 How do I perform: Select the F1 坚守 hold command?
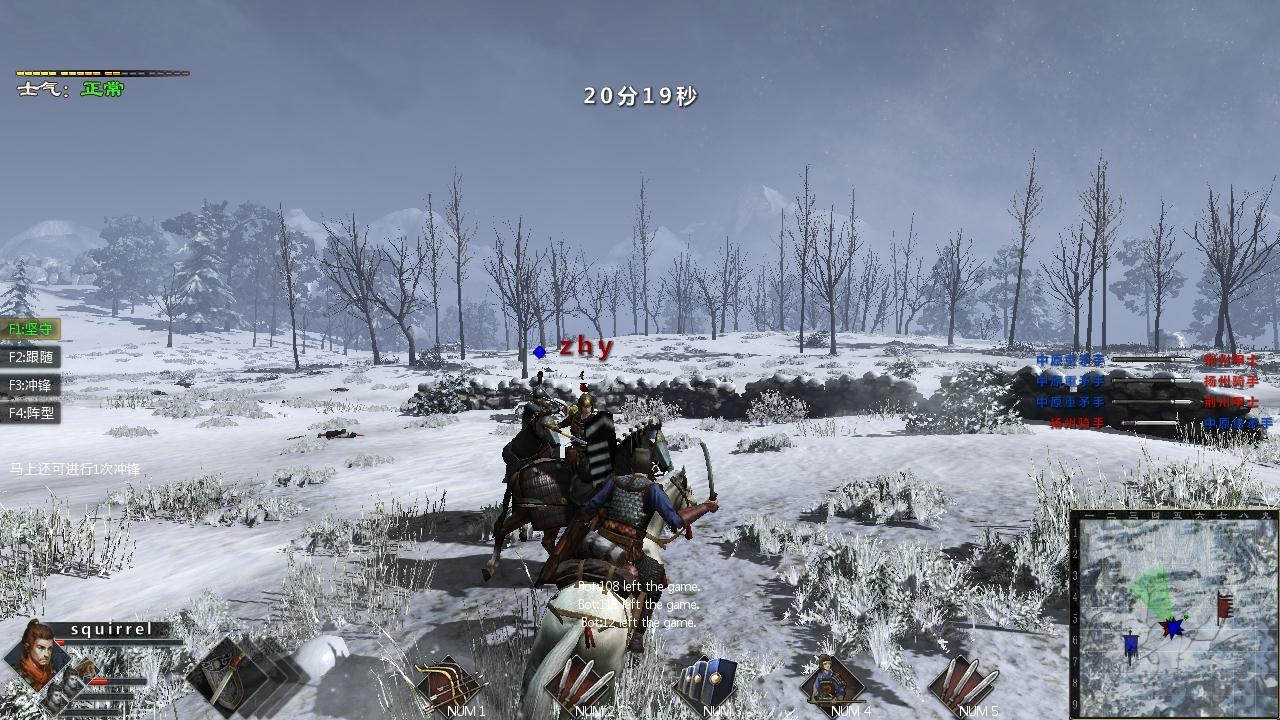click(x=31, y=329)
